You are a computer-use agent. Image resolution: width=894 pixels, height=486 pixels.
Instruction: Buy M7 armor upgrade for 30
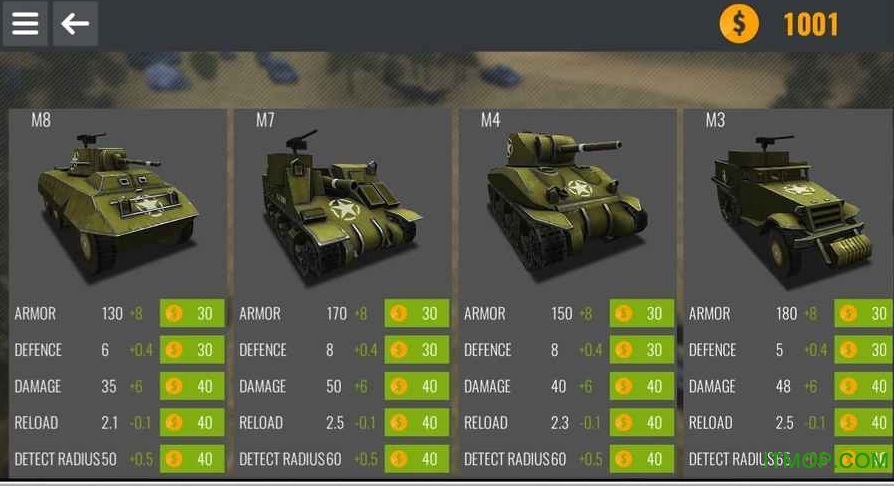tap(417, 313)
